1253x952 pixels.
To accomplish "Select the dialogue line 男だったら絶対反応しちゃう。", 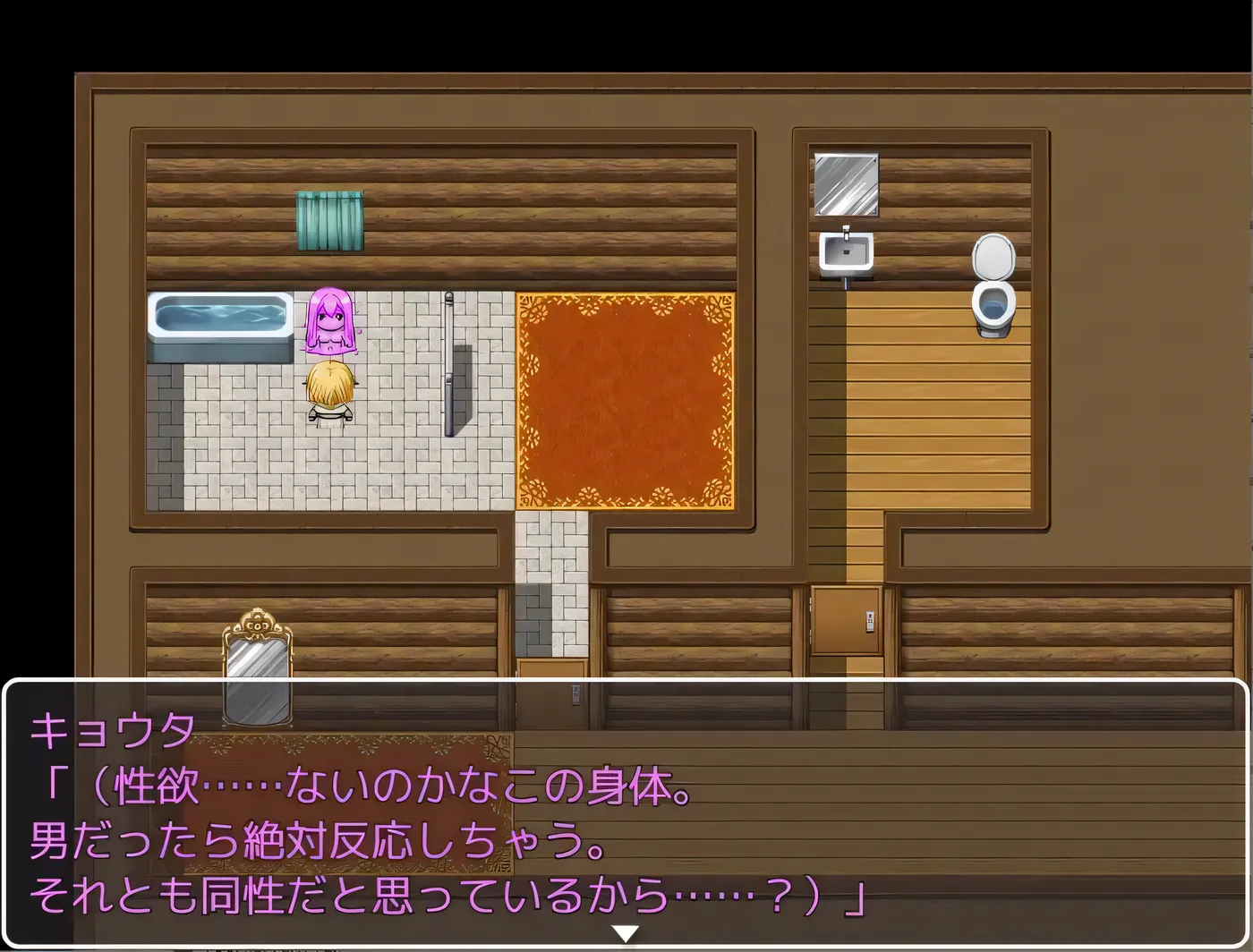I will point(313,841).
